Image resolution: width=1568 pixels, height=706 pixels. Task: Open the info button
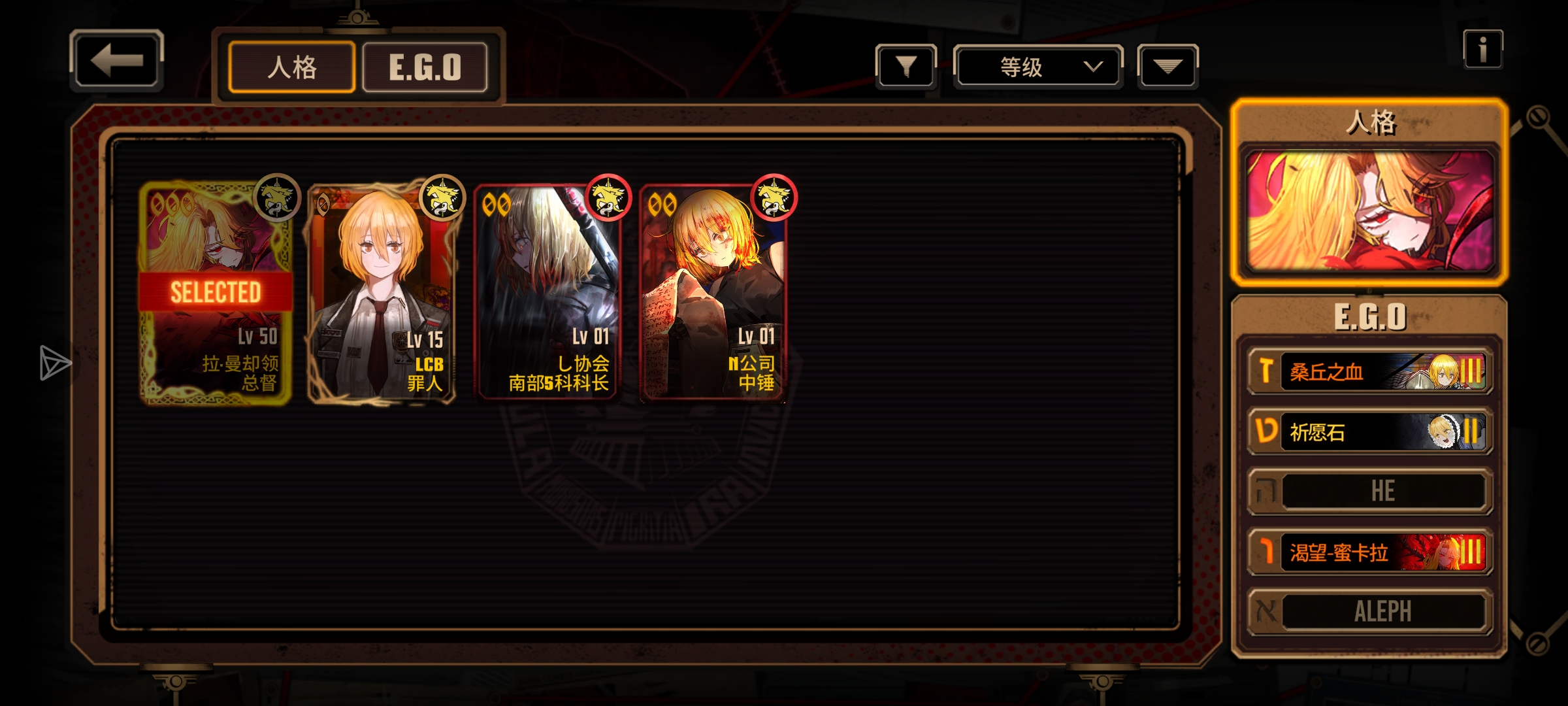pyautogui.click(x=1482, y=49)
